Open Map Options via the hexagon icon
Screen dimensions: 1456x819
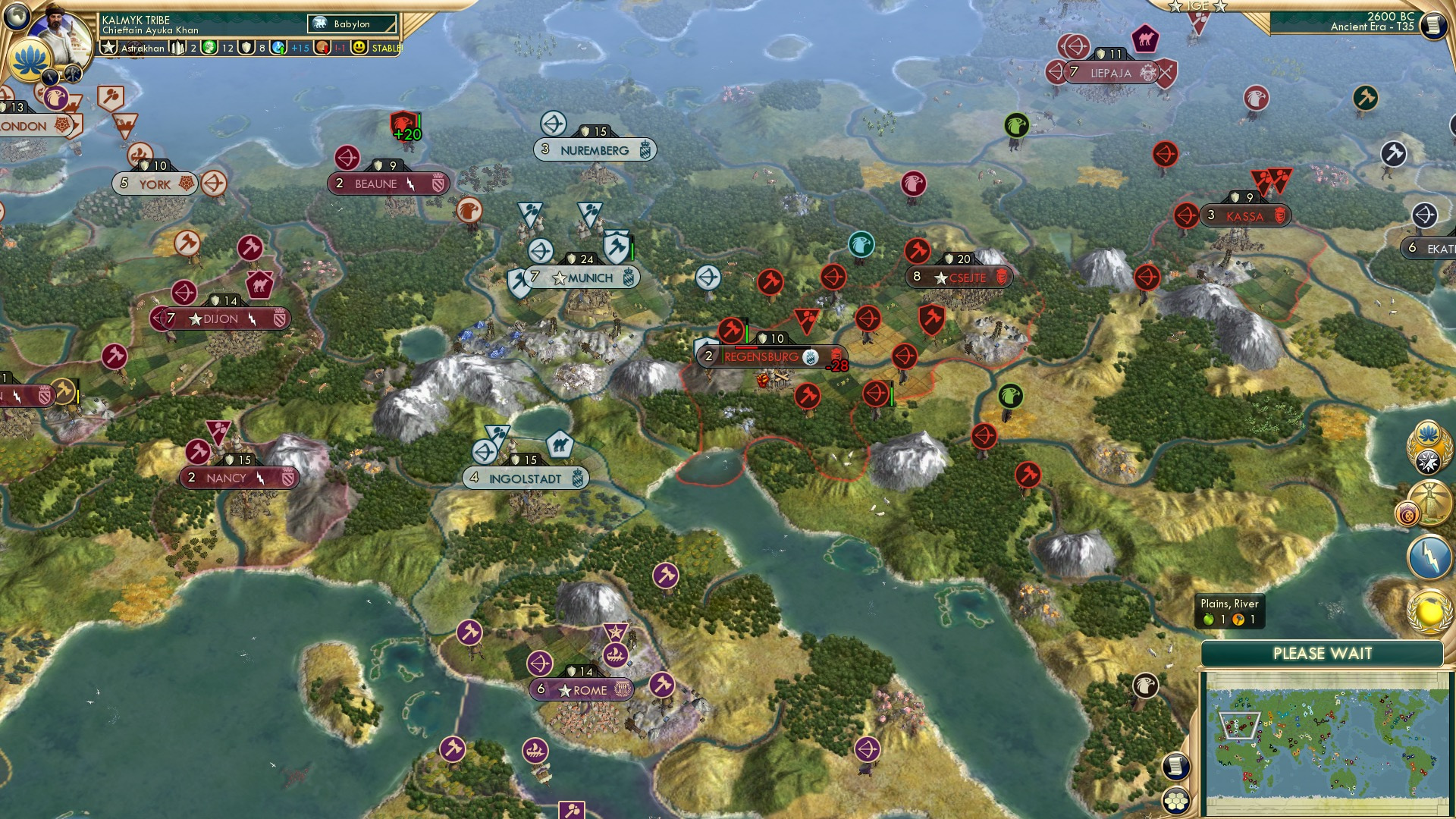(x=1175, y=801)
